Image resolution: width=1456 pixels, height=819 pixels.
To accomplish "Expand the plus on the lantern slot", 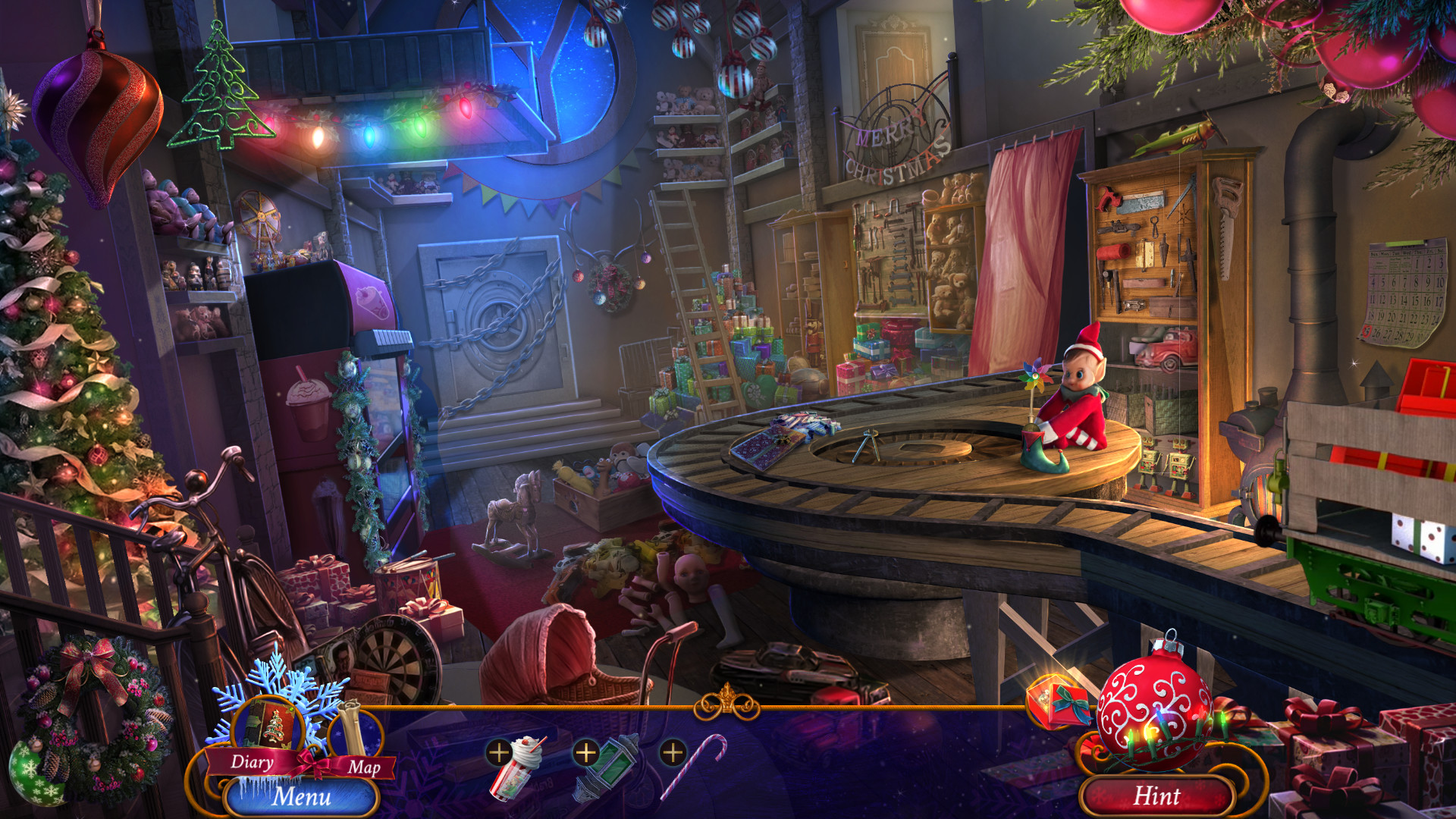I will click(585, 754).
